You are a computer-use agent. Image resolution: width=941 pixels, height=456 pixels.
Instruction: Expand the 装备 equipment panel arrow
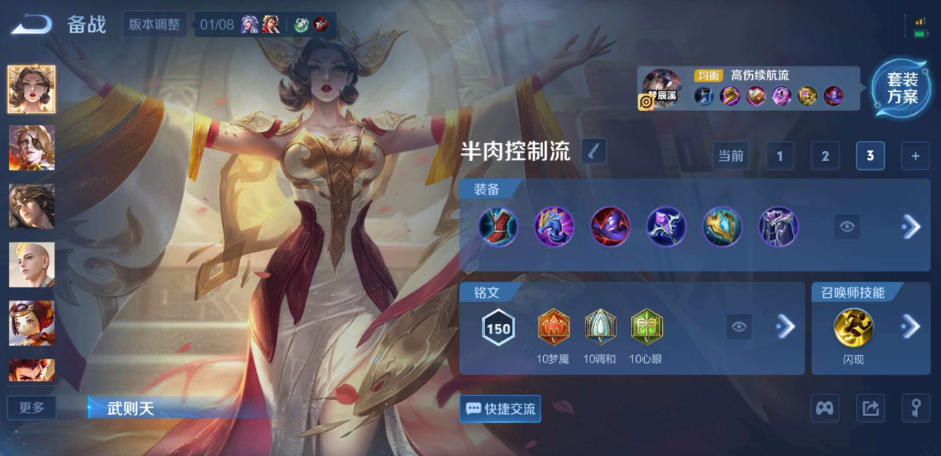coord(910,227)
